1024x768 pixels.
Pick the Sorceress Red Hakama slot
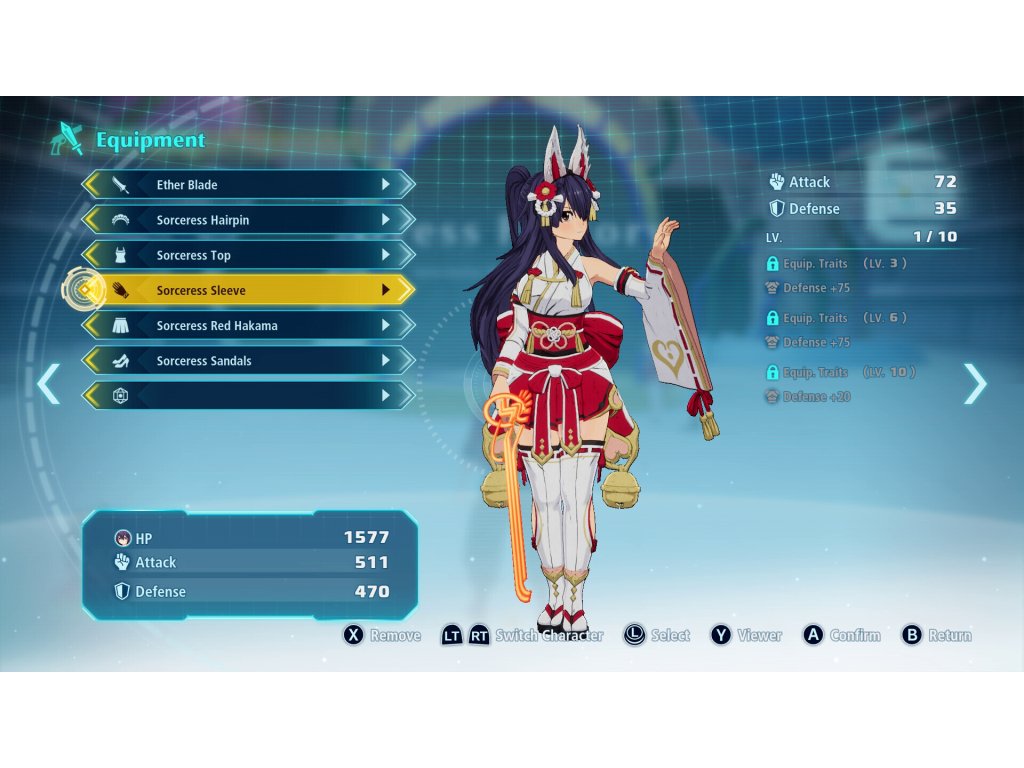(x=248, y=326)
